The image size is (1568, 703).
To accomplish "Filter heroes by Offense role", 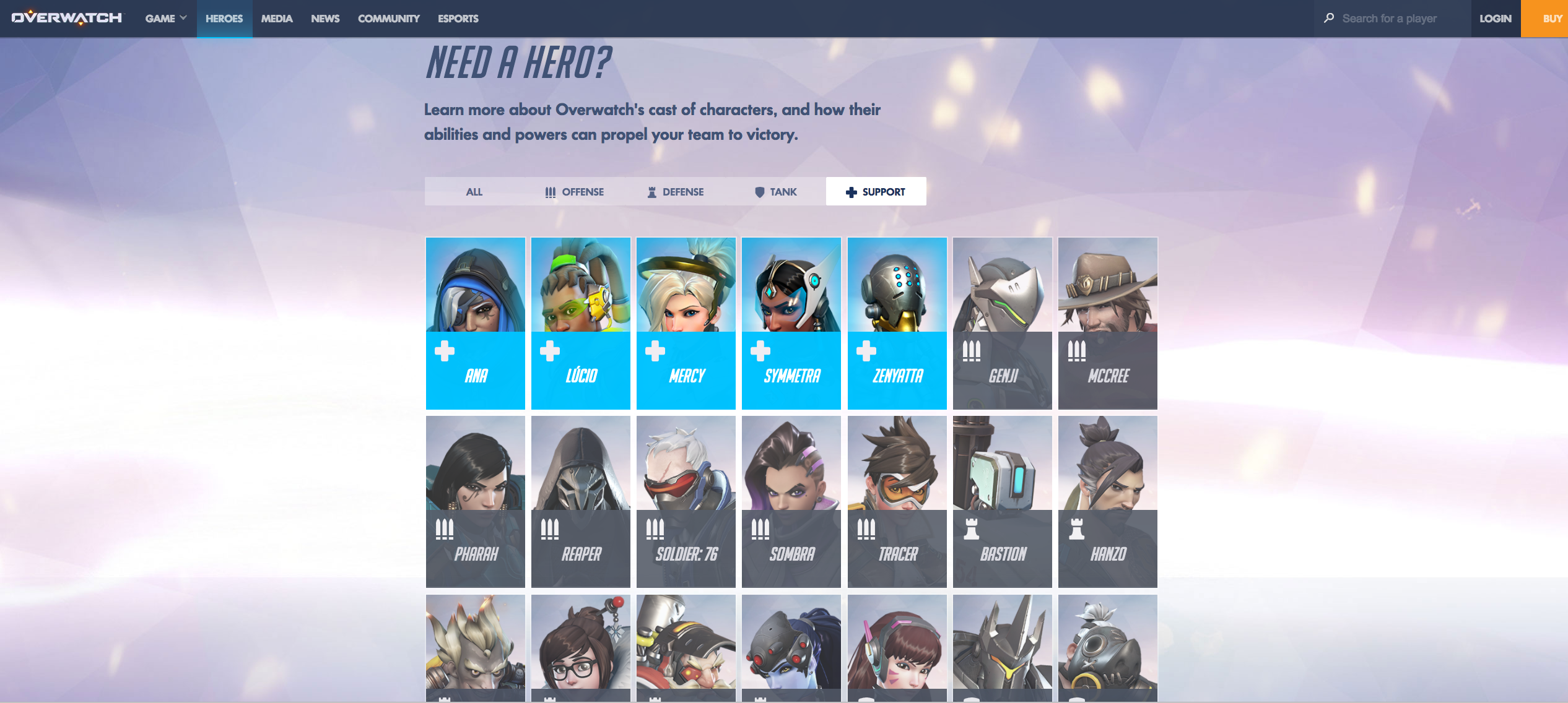I will click(x=574, y=192).
